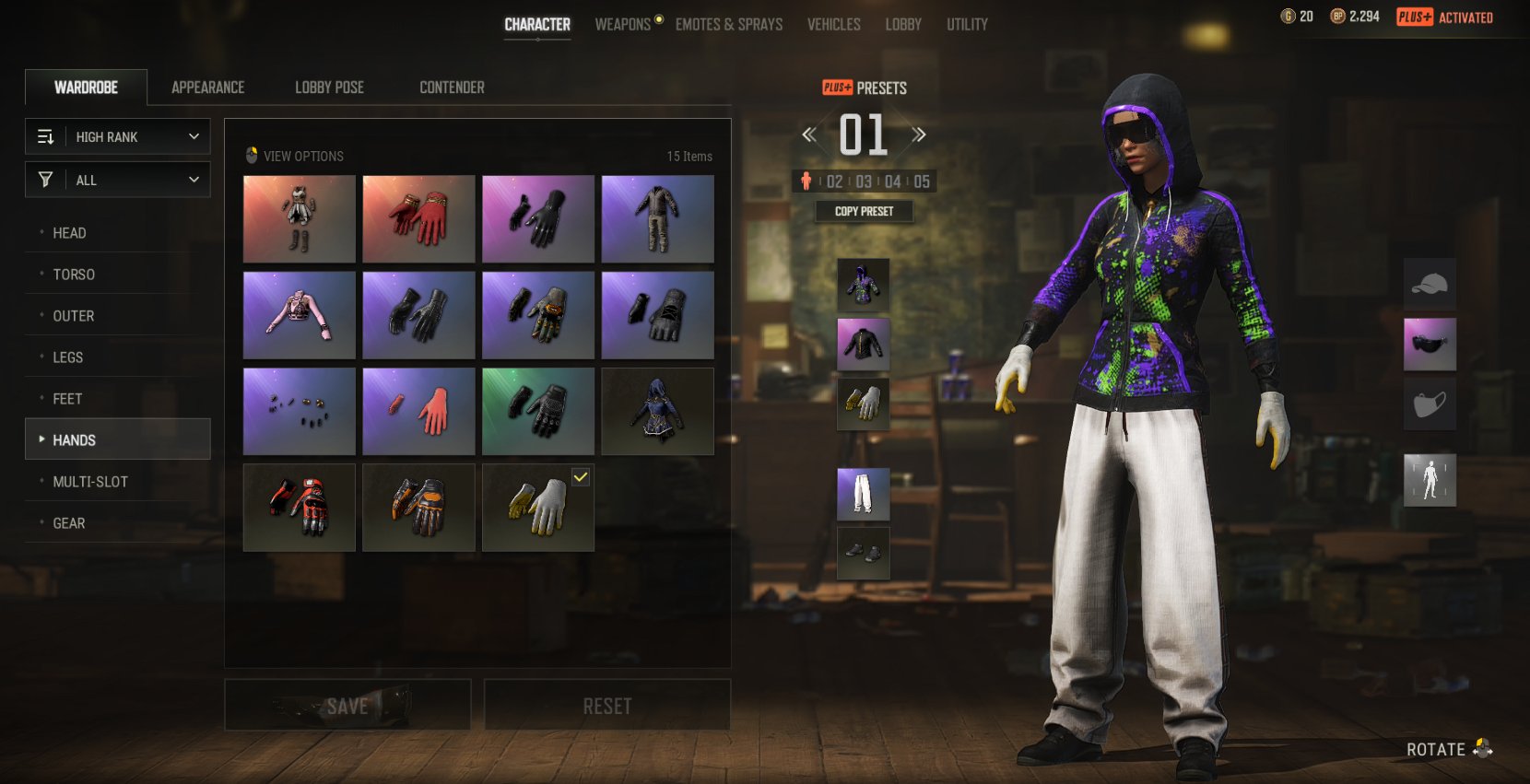Switch to the Weapons top tab
This screenshot has height=784, width=1530.
coord(623,25)
